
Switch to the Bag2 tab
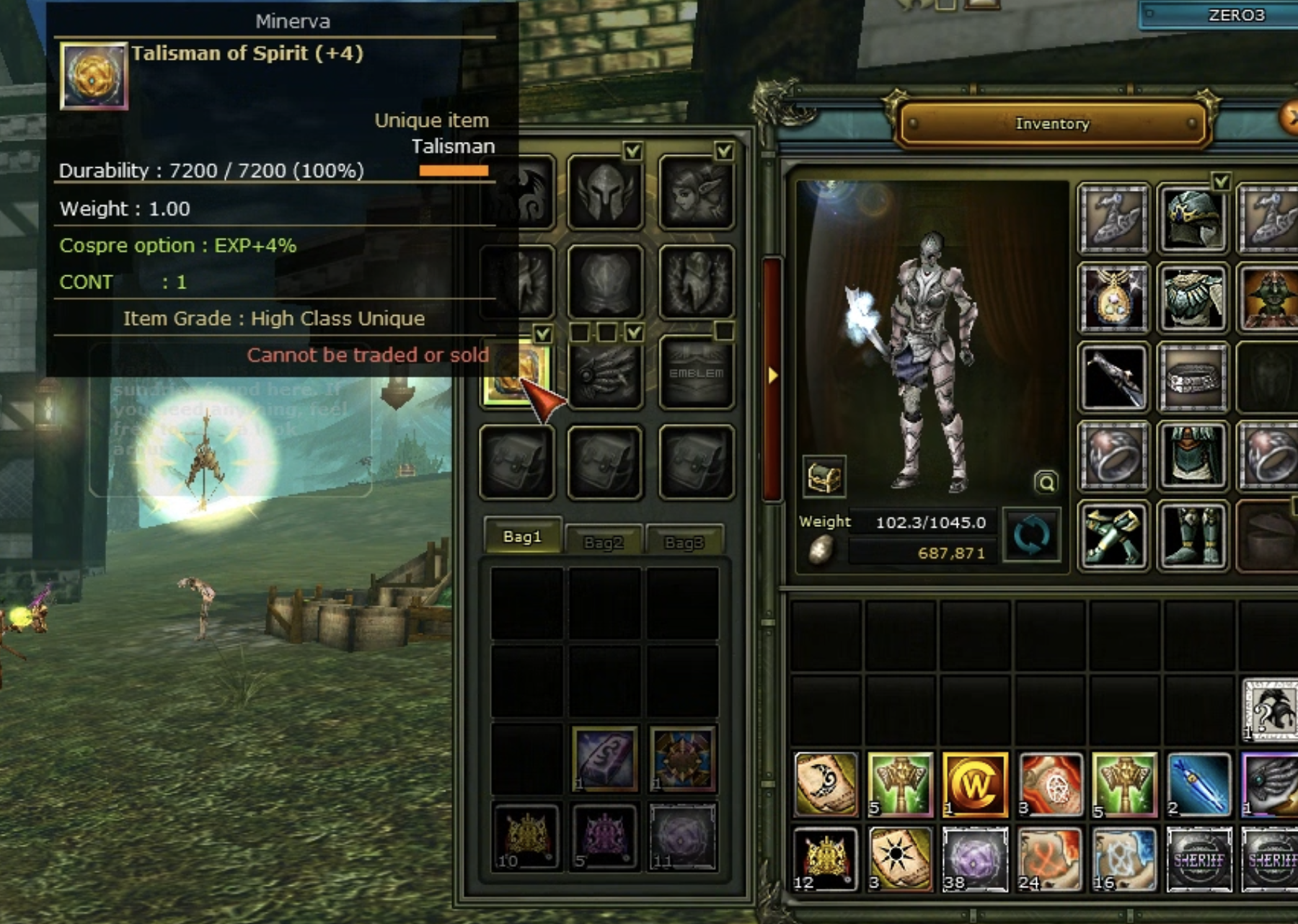coord(604,541)
